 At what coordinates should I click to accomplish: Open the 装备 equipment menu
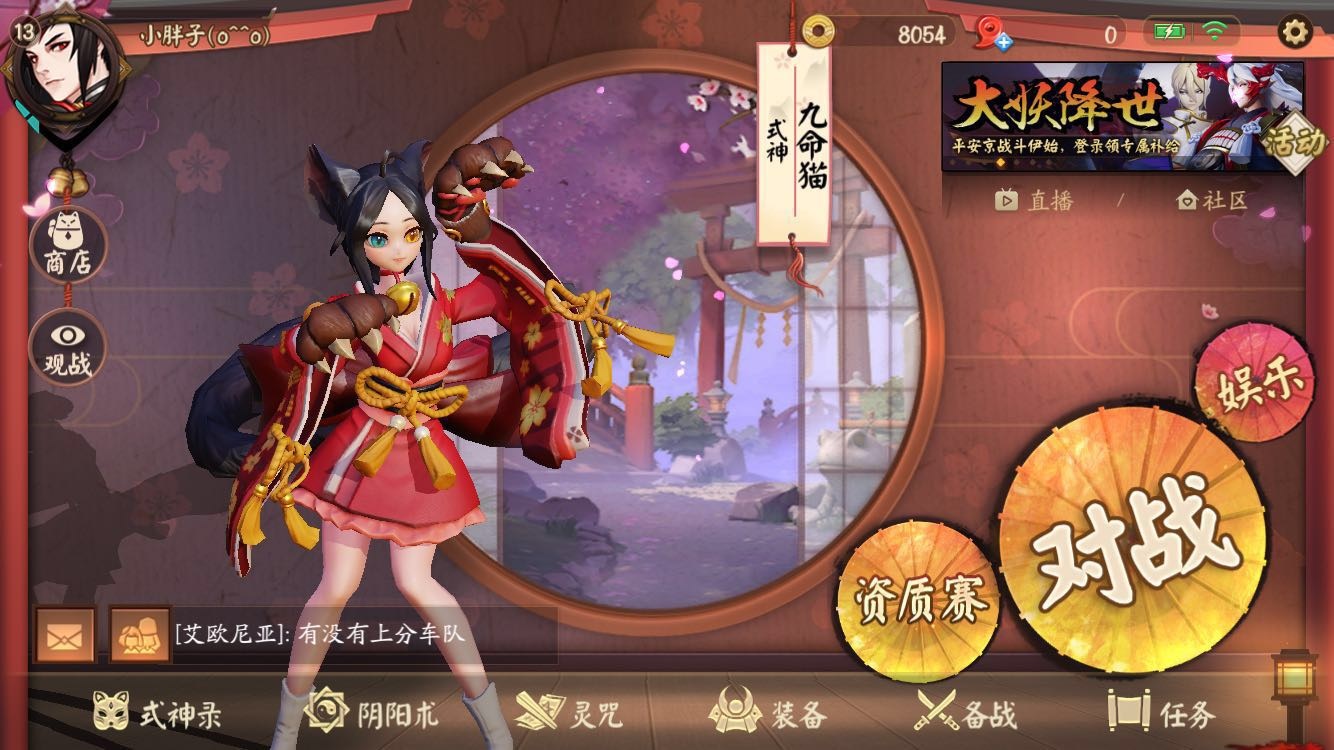pyautogui.click(x=768, y=713)
